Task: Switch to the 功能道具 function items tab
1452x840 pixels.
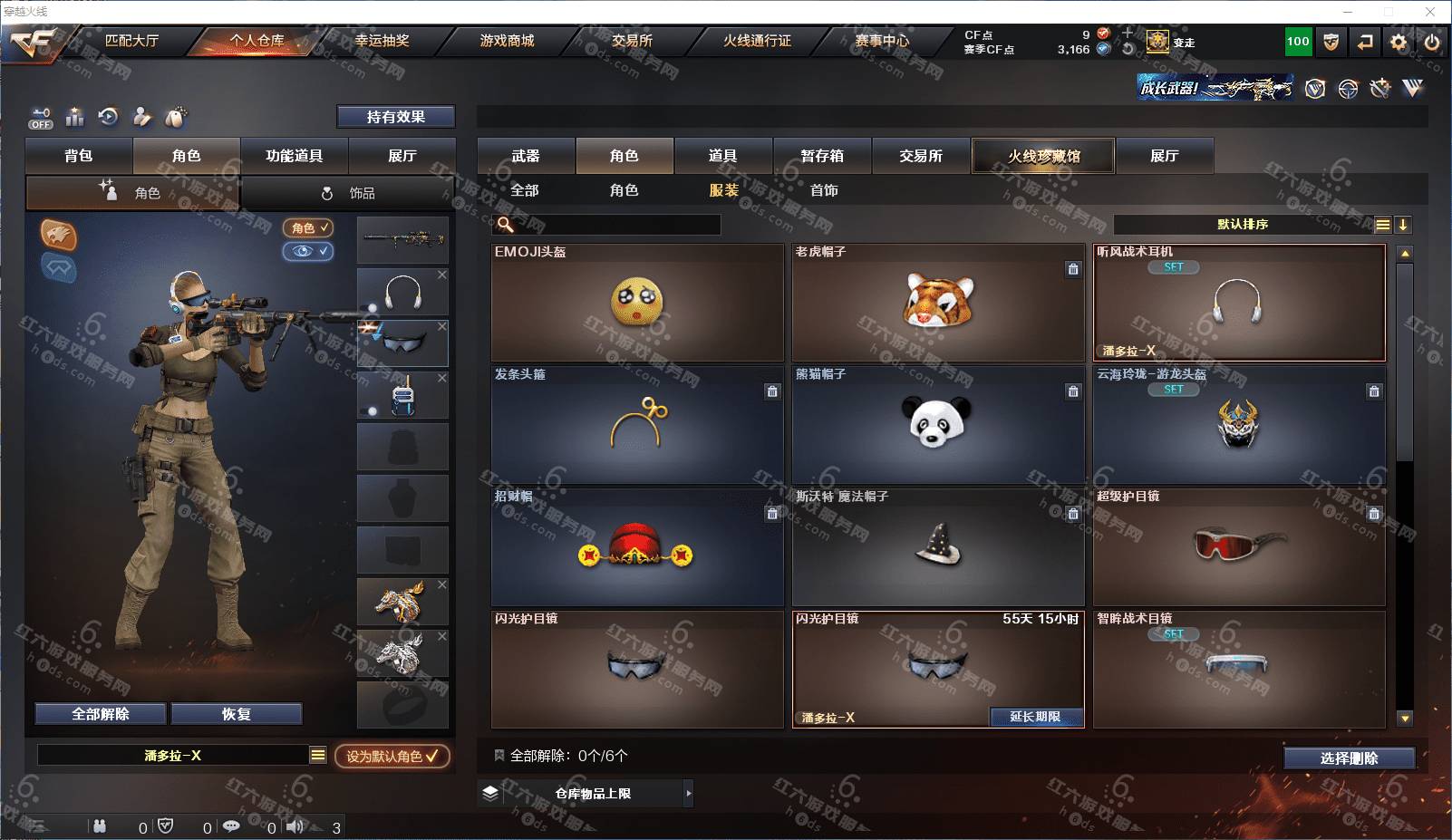Action: pos(294,156)
